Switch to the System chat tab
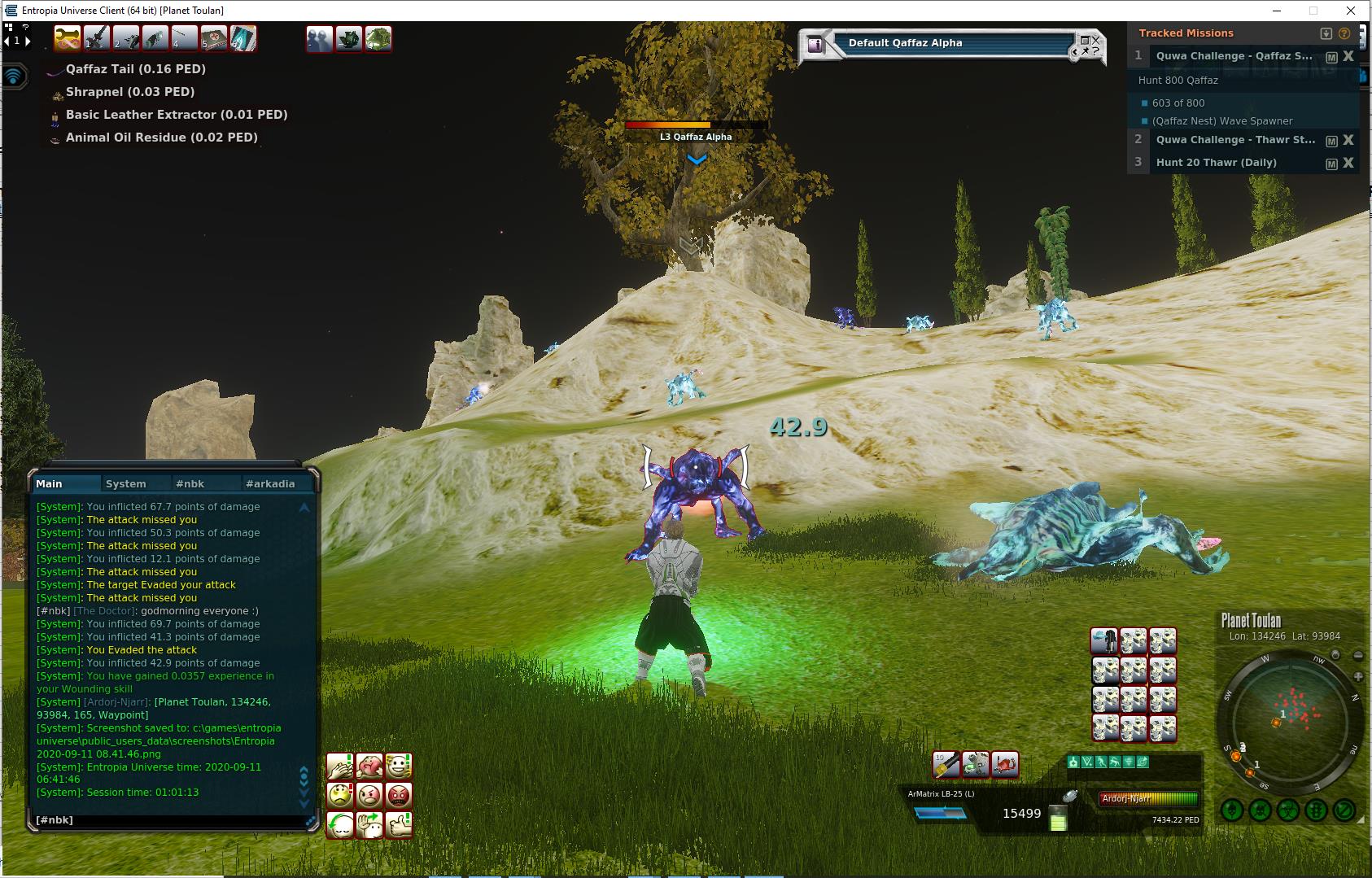Screen dimensions: 1372x878 coord(125,483)
